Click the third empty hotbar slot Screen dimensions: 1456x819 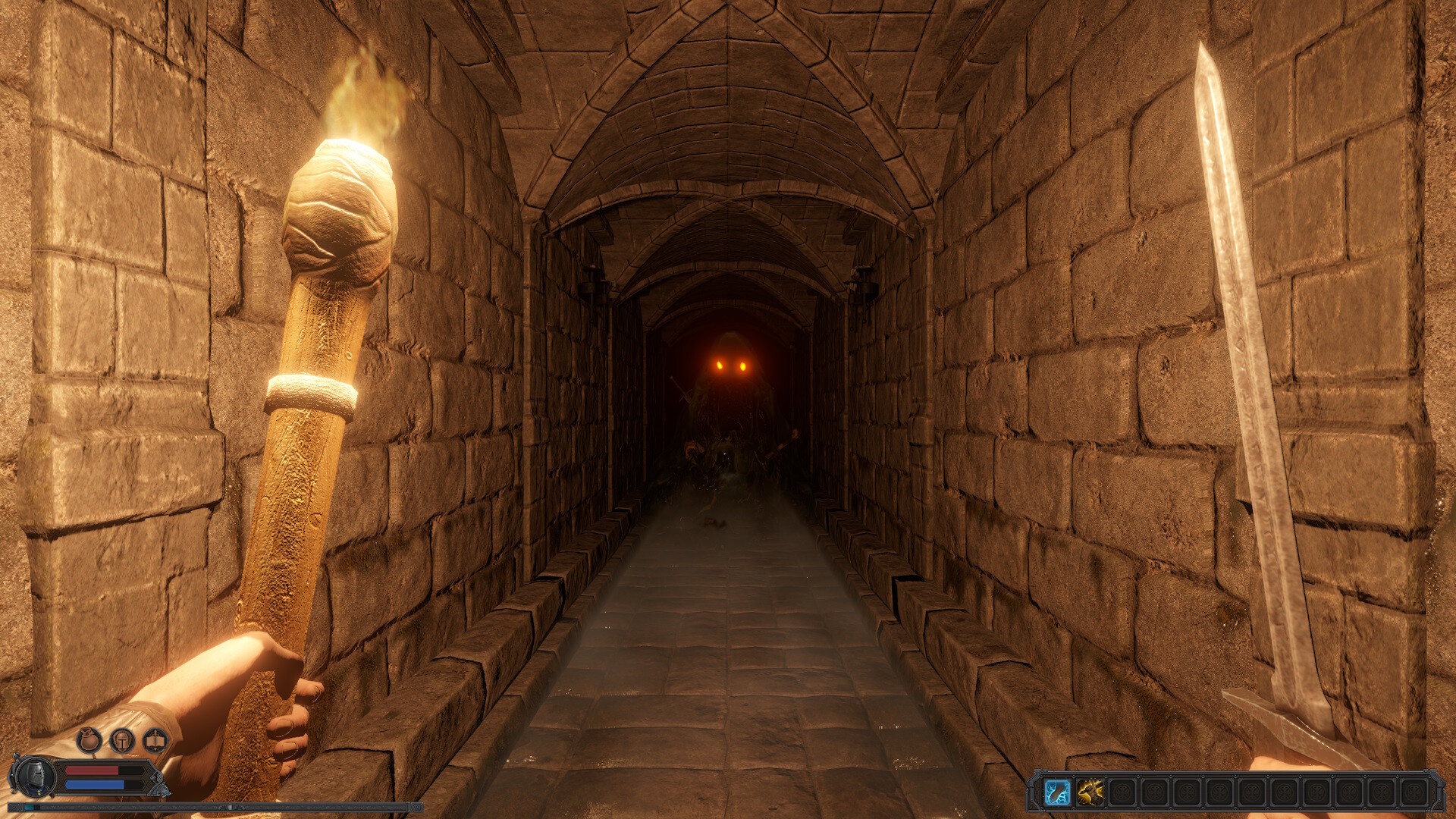coord(1123,792)
